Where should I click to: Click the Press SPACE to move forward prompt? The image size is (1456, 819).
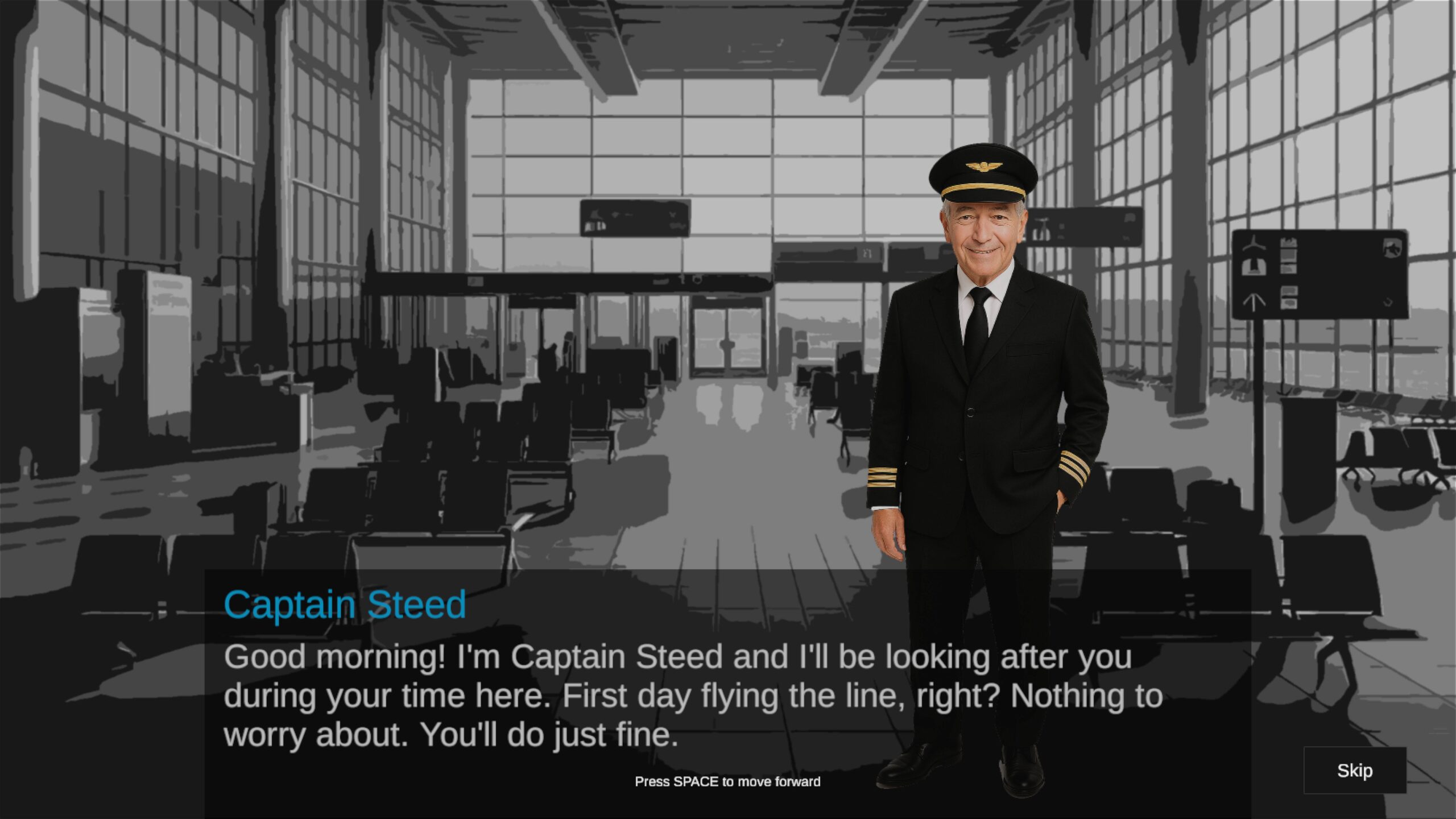[x=727, y=781]
